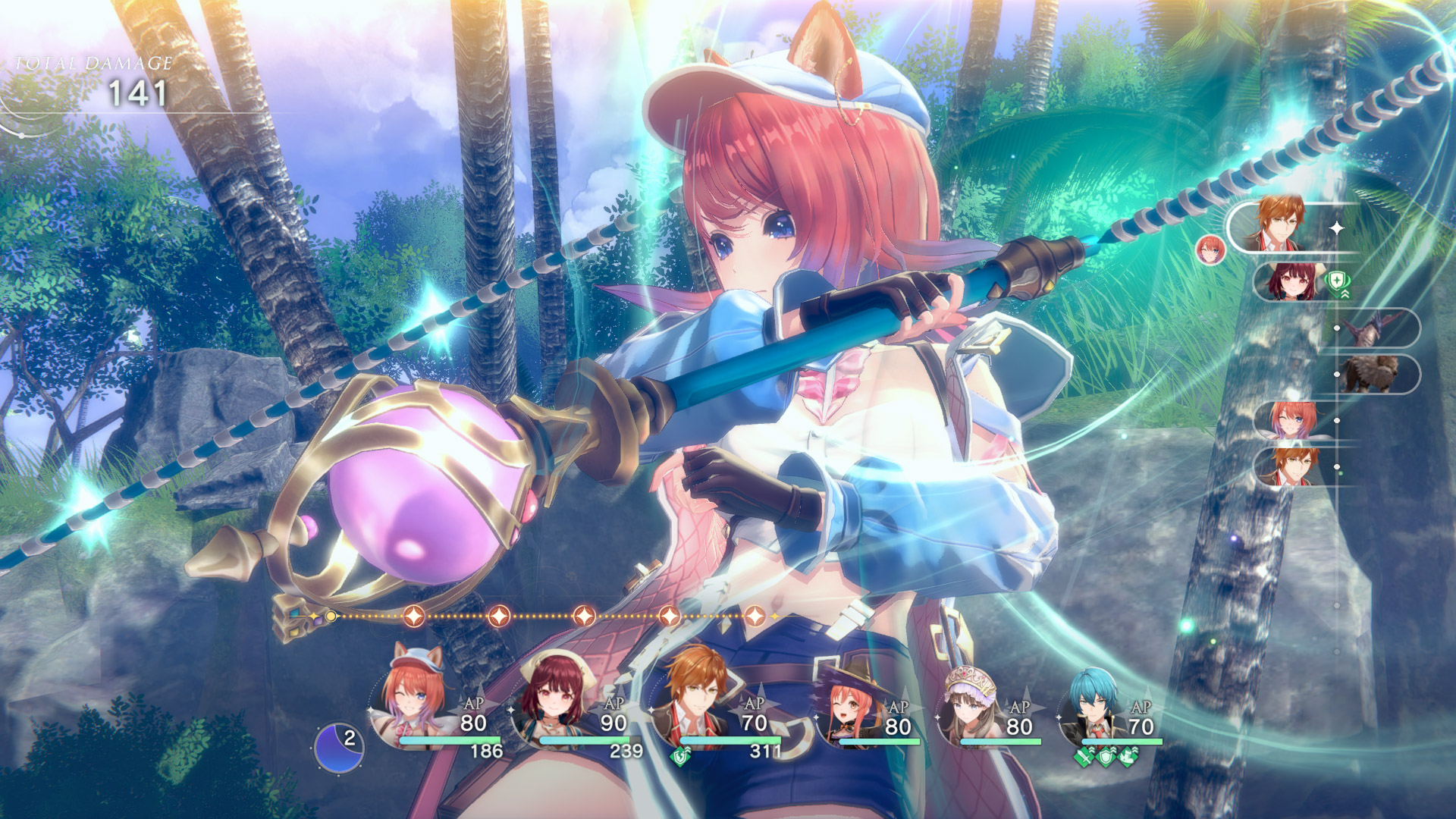Viewport: 1456px width, 819px height.
Task: Expand the griffin enemy slot in the timeline
Action: pyautogui.click(x=1373, y=373)
